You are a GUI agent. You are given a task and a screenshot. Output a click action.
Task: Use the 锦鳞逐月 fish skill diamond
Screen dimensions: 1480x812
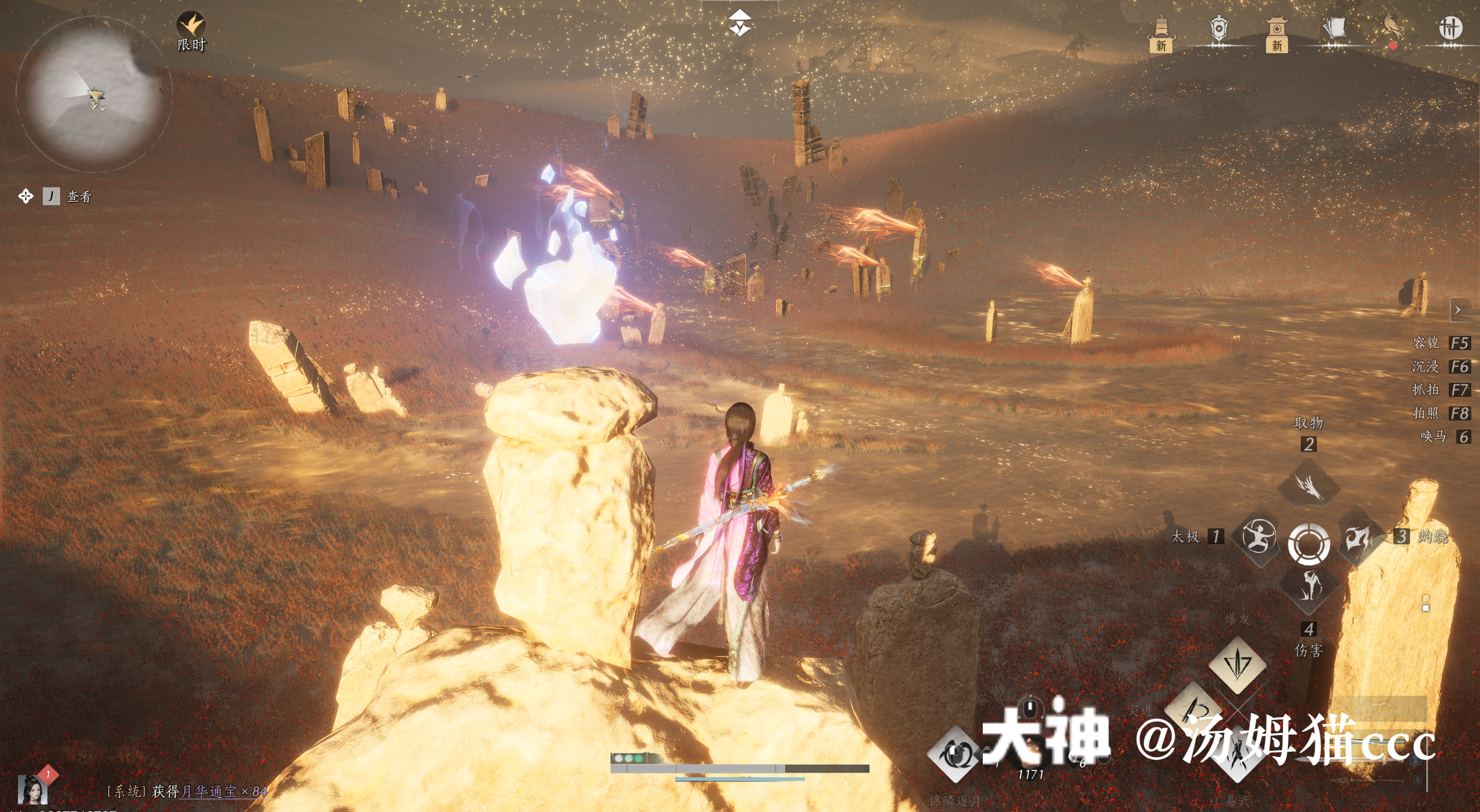coord(954,754)
